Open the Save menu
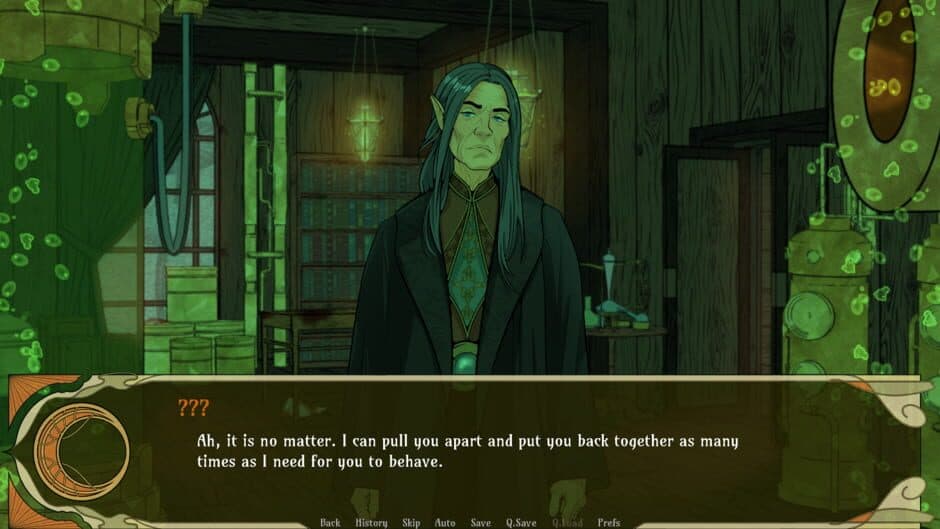 [x=480, y=522]
